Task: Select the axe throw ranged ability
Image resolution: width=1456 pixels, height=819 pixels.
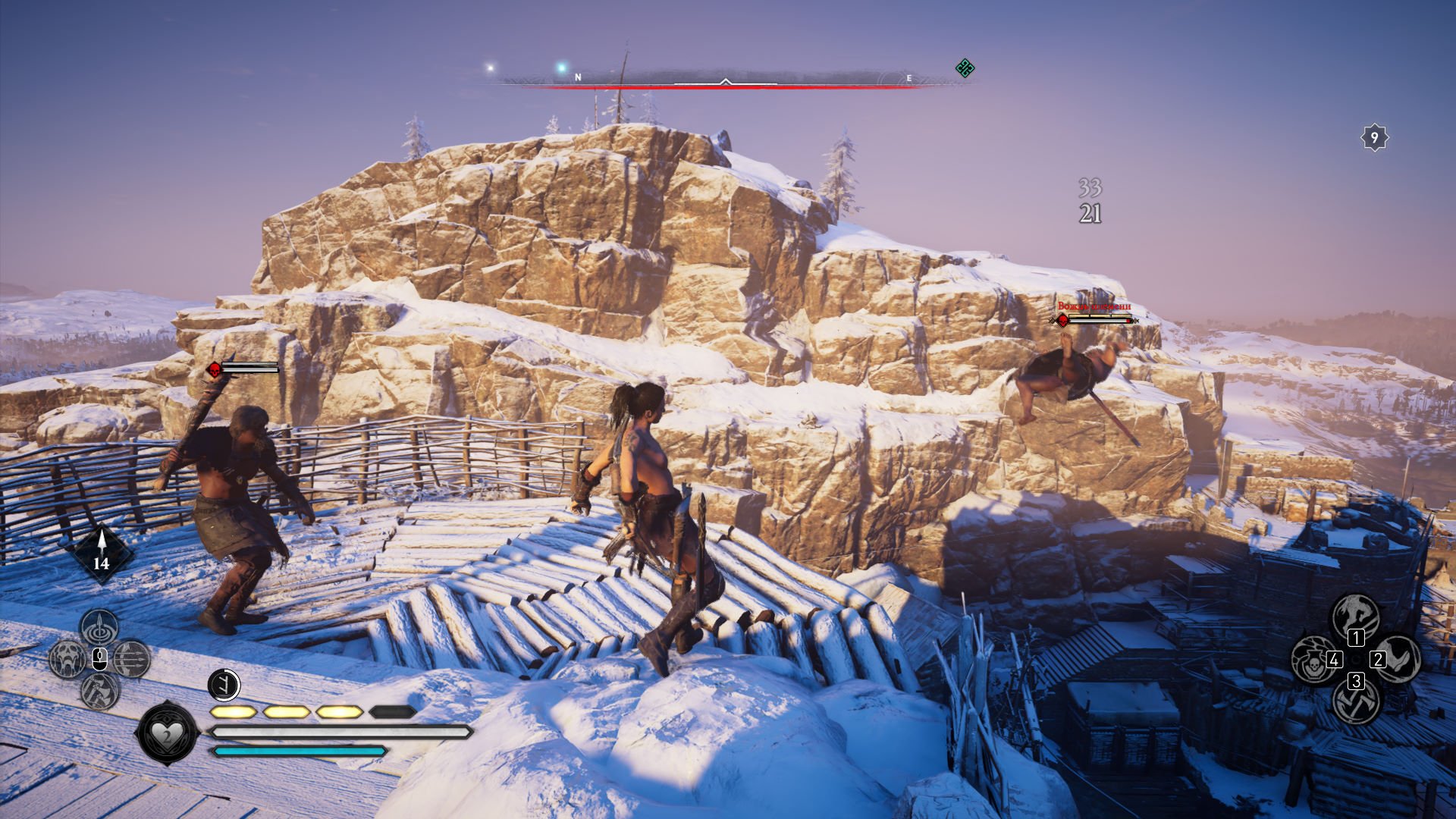Action: coord(99,690)
